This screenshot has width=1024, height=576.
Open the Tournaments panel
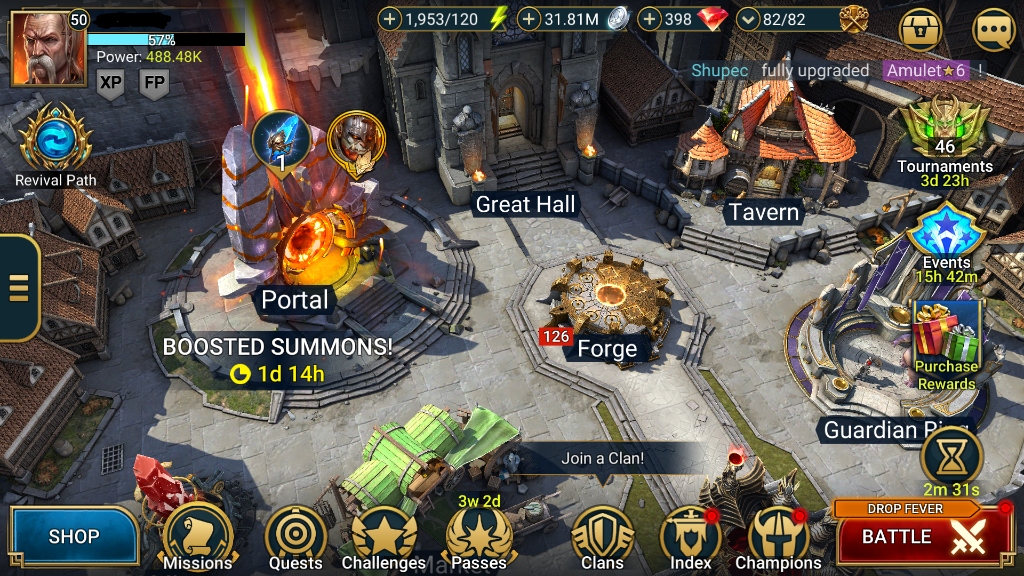pyautogui.click(x=944, y=130)
